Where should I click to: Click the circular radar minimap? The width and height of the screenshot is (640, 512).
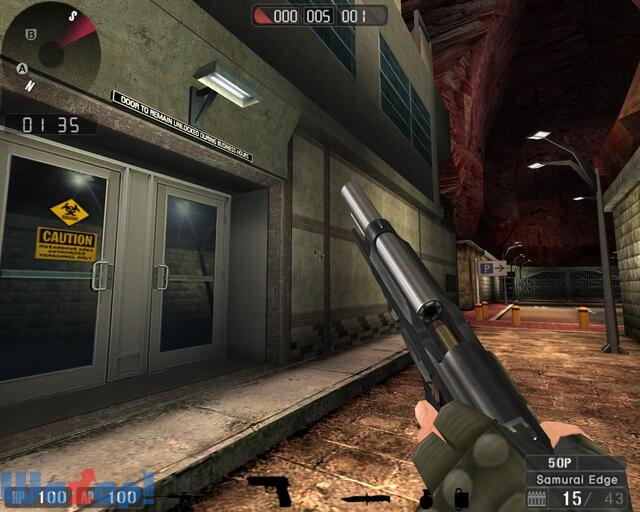[x=50, y=47]
